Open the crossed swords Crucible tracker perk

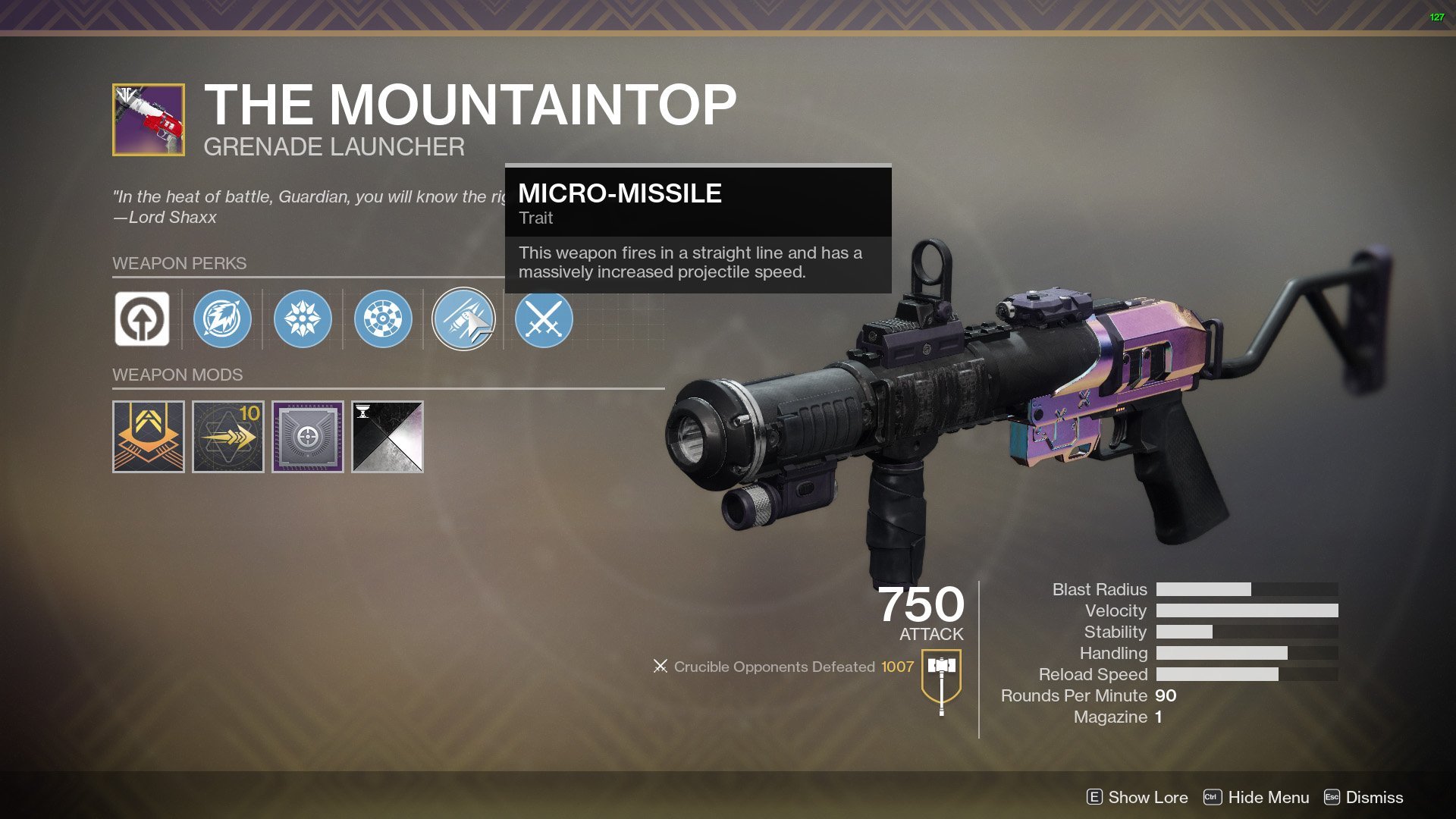544,318
